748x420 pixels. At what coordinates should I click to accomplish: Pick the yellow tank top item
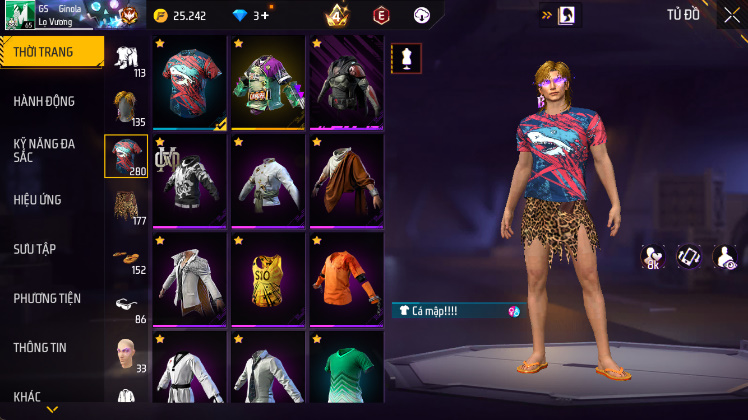(x=268, y=278)
